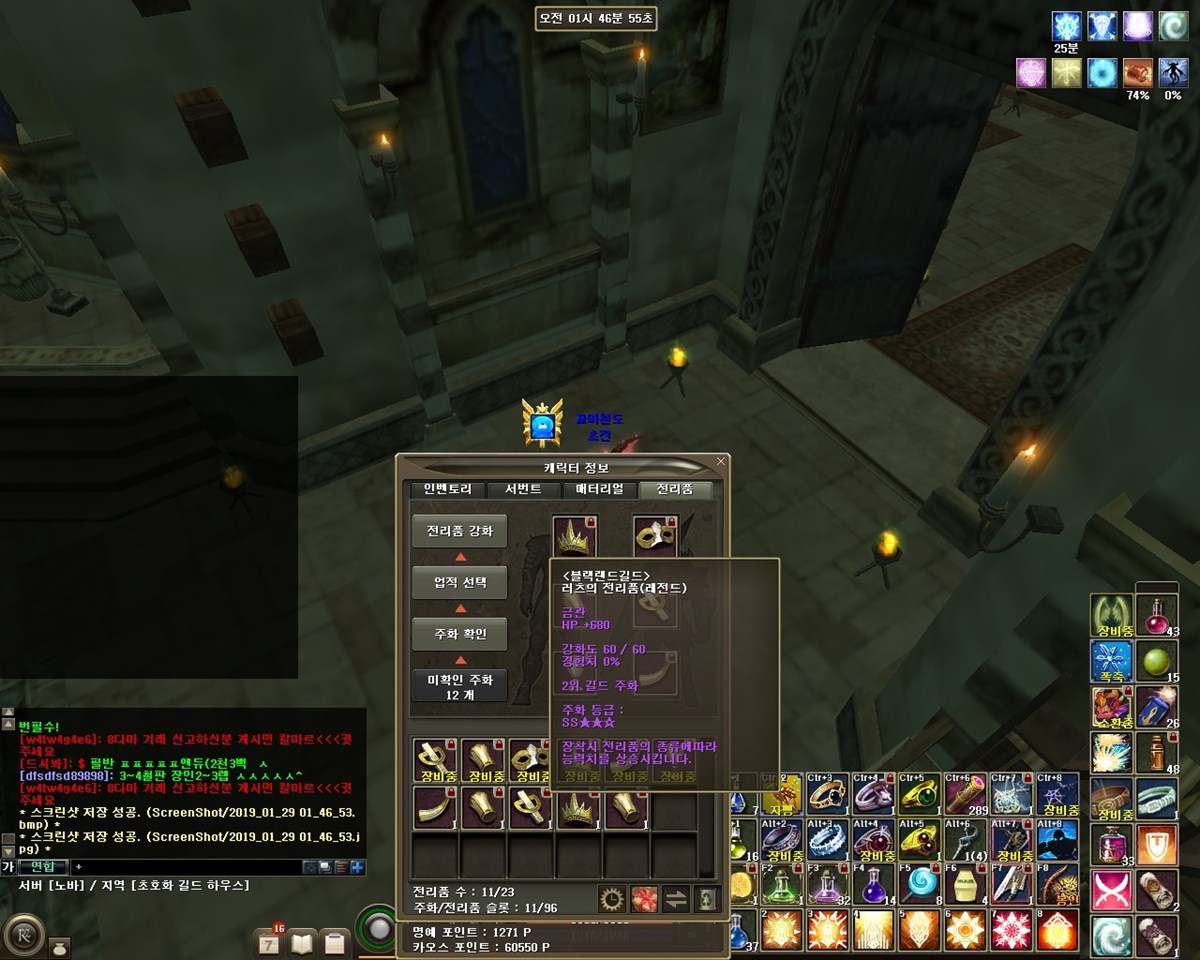Viewport: 1200px width, 960px height.
Task: Use the Ctr+6 purple scroll item
Action: click(x=966, y=795)
